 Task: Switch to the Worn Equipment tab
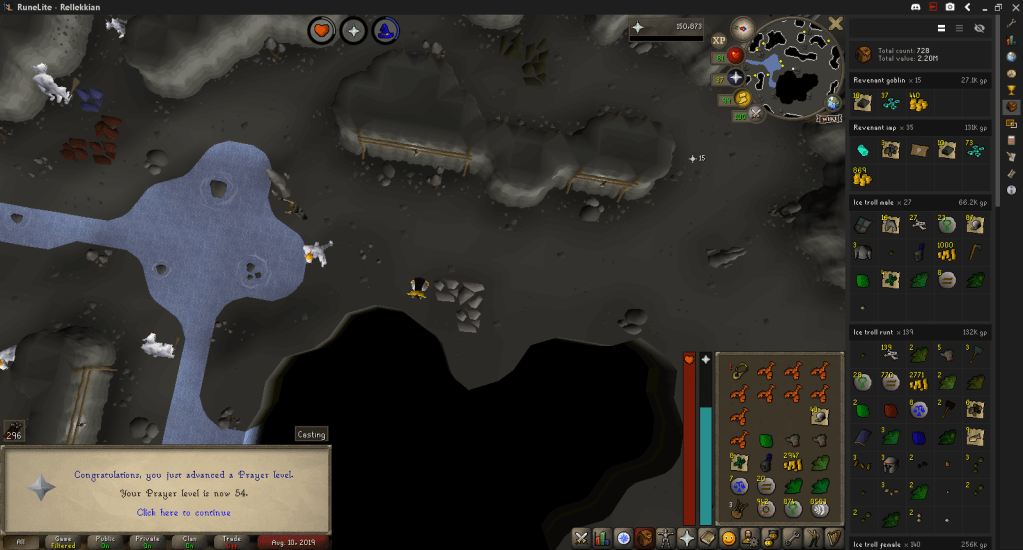pos(665,538)
